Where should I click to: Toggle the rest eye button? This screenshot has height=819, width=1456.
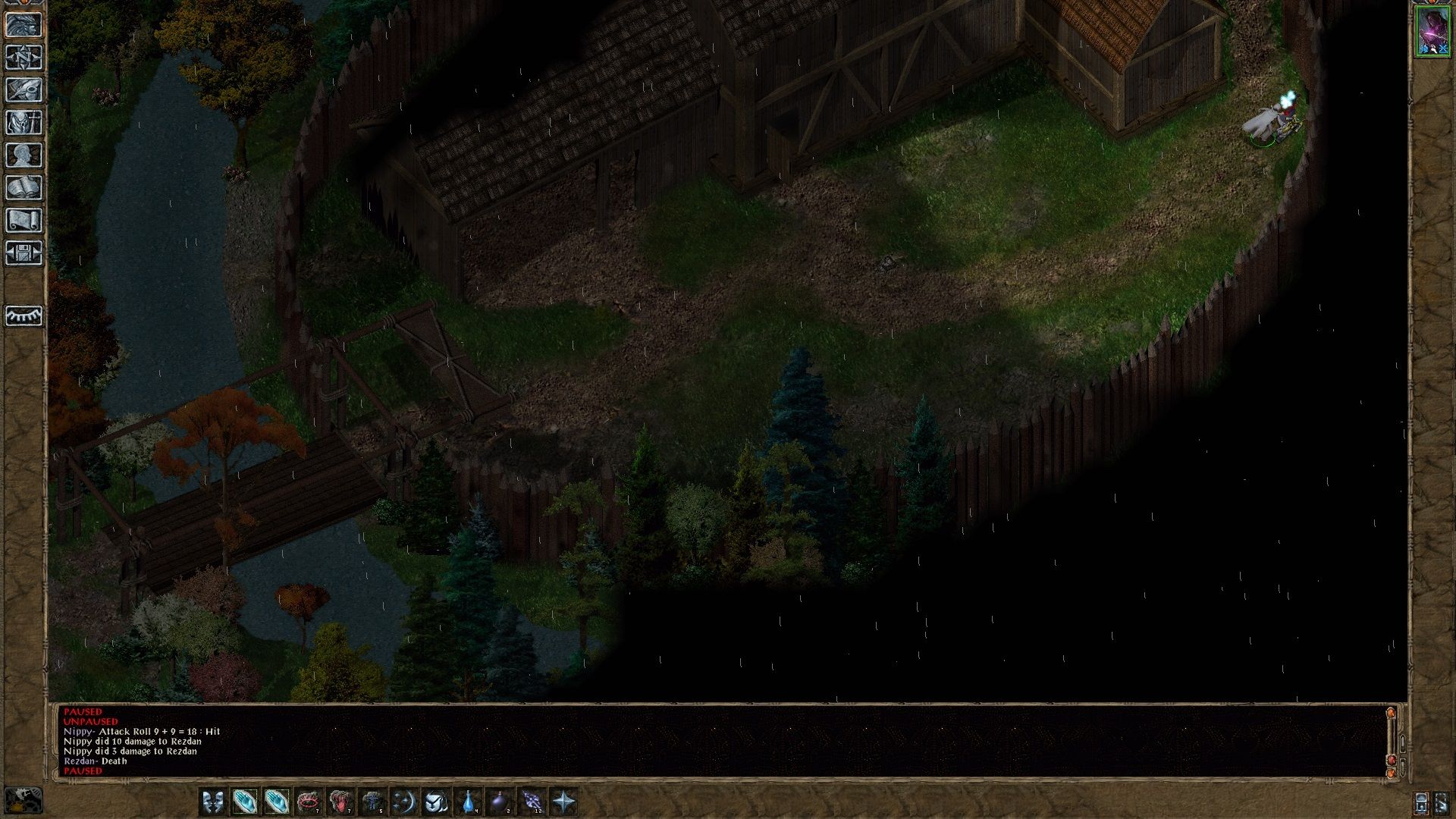point(24,315)
